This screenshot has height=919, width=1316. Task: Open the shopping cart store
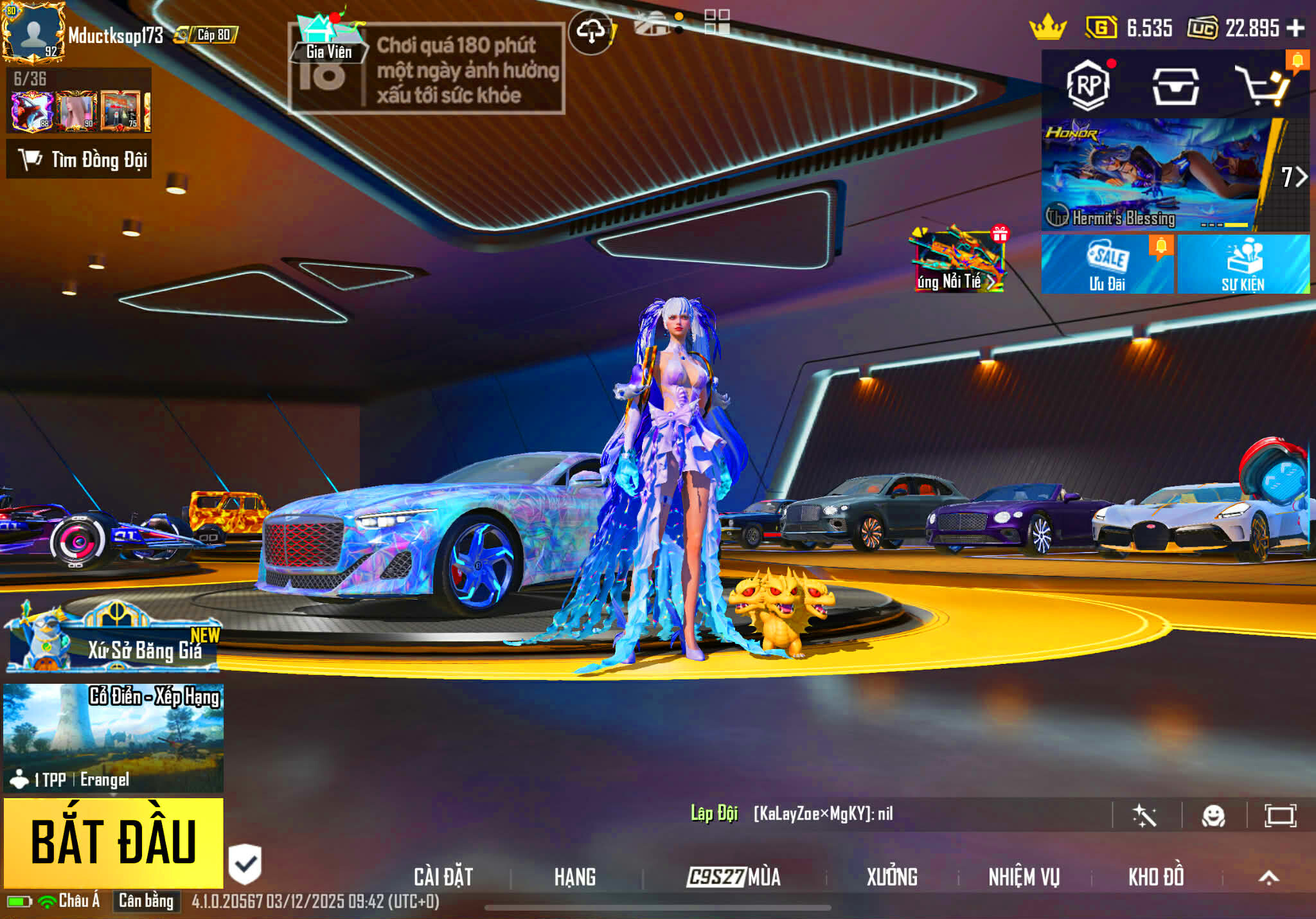click(x=1262, y=86)
